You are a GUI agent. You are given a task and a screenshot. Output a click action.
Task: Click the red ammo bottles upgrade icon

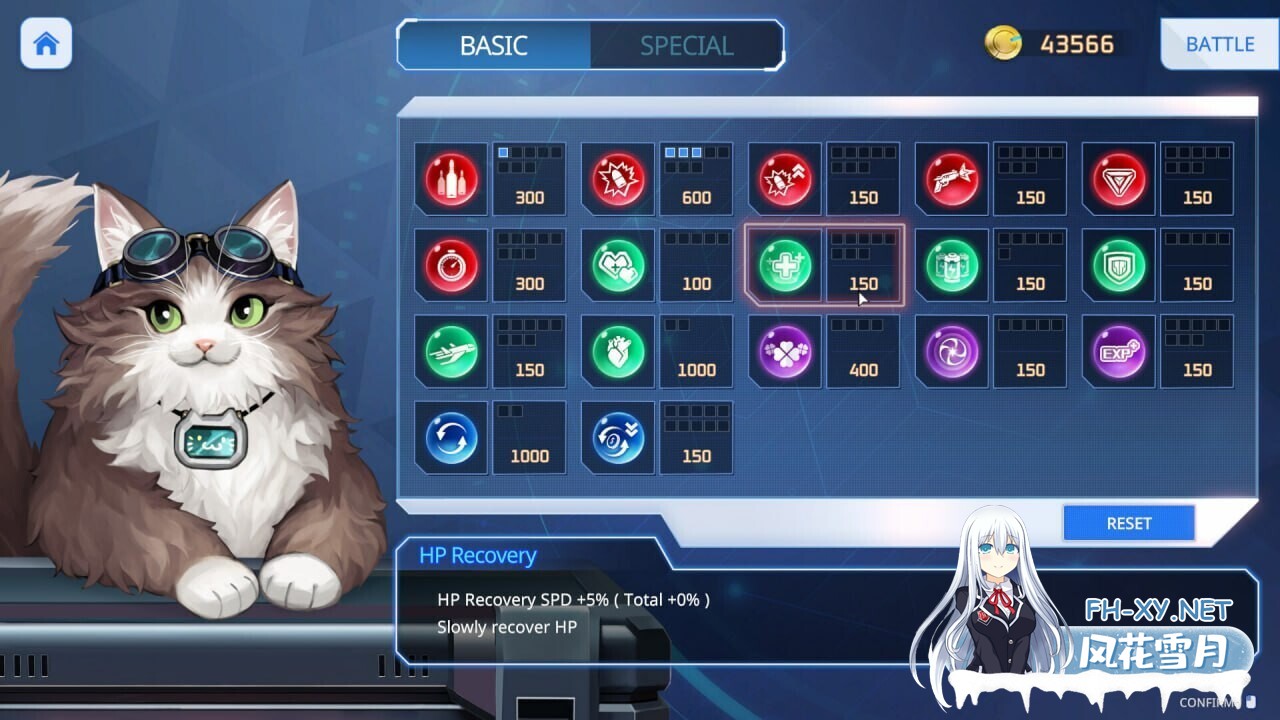(x=450, y=180)
